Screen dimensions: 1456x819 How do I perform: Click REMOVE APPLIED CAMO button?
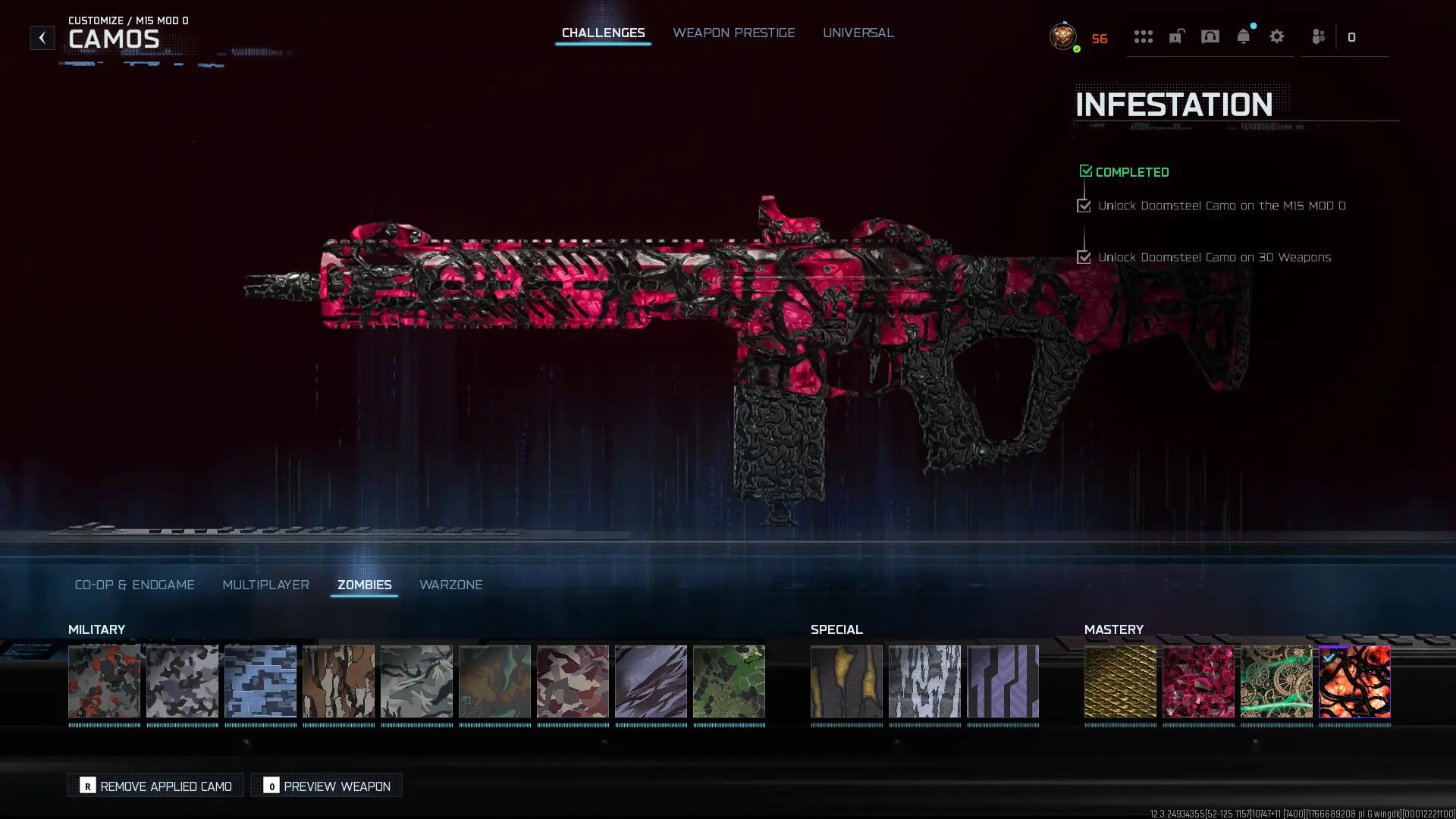(x=155, y=786)
